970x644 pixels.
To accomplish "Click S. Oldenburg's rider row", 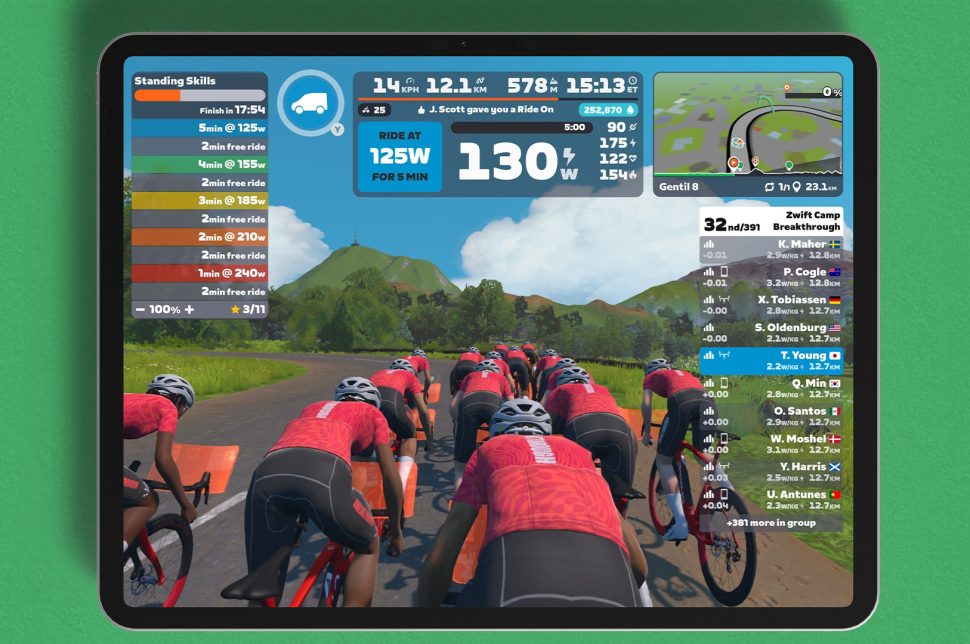I will coord(771,333).
